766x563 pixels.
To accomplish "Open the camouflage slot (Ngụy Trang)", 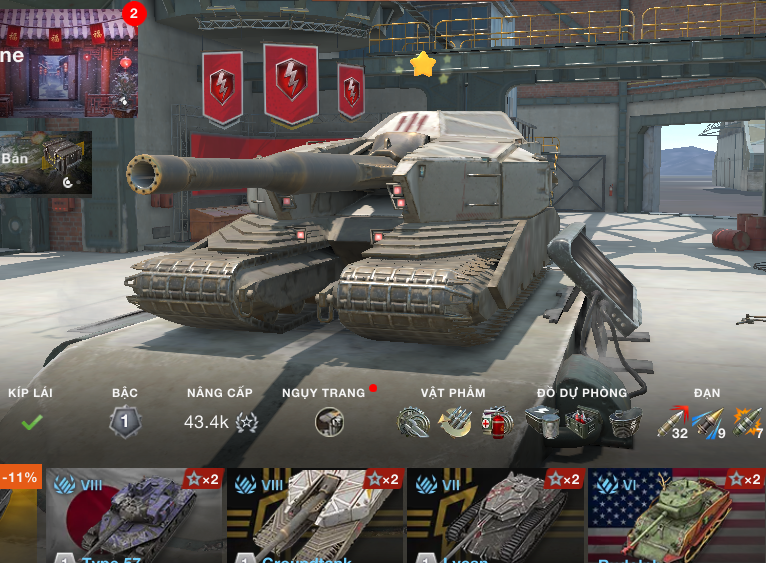I will (x=329, y=422).
